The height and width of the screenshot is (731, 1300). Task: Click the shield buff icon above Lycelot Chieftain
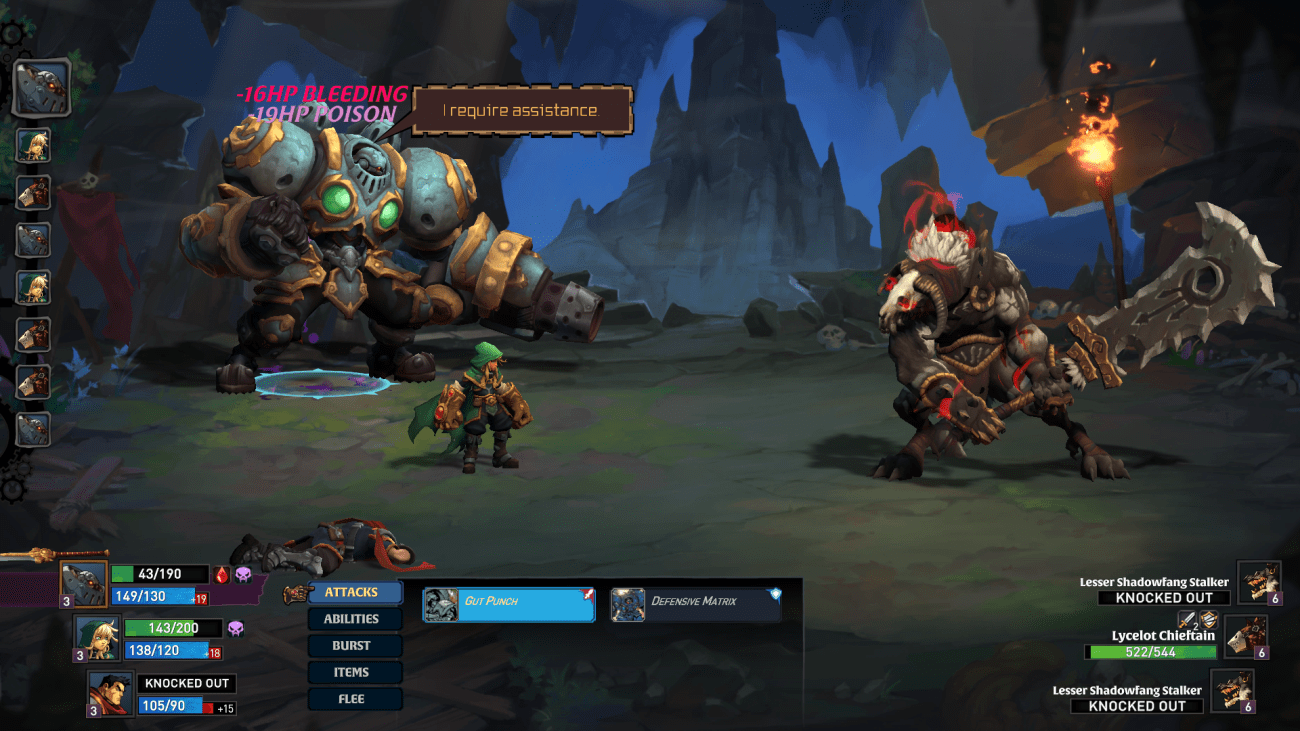tap(1209, 621)
